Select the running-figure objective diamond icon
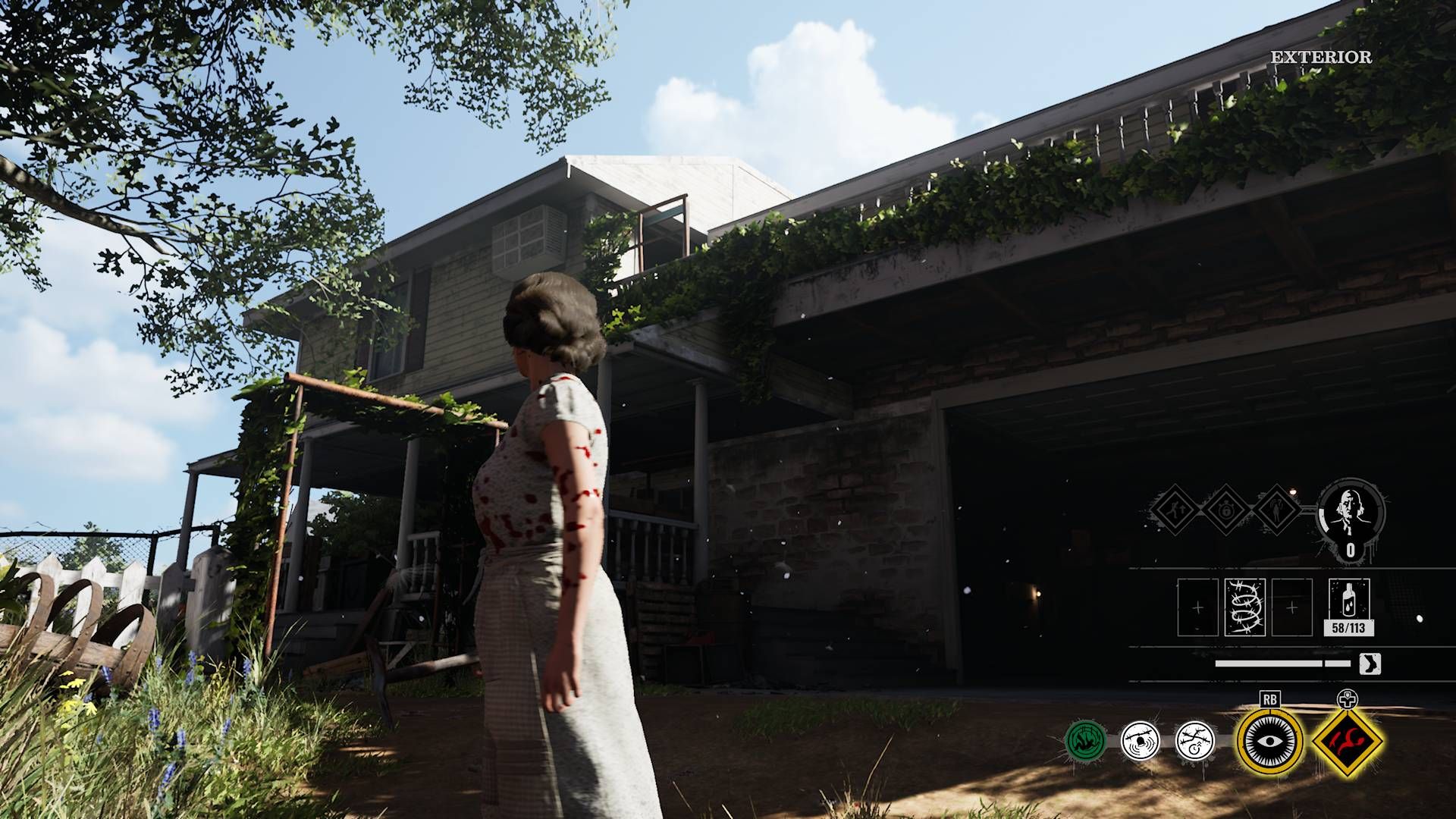Screen dimensions: 1456x819 1175,509
